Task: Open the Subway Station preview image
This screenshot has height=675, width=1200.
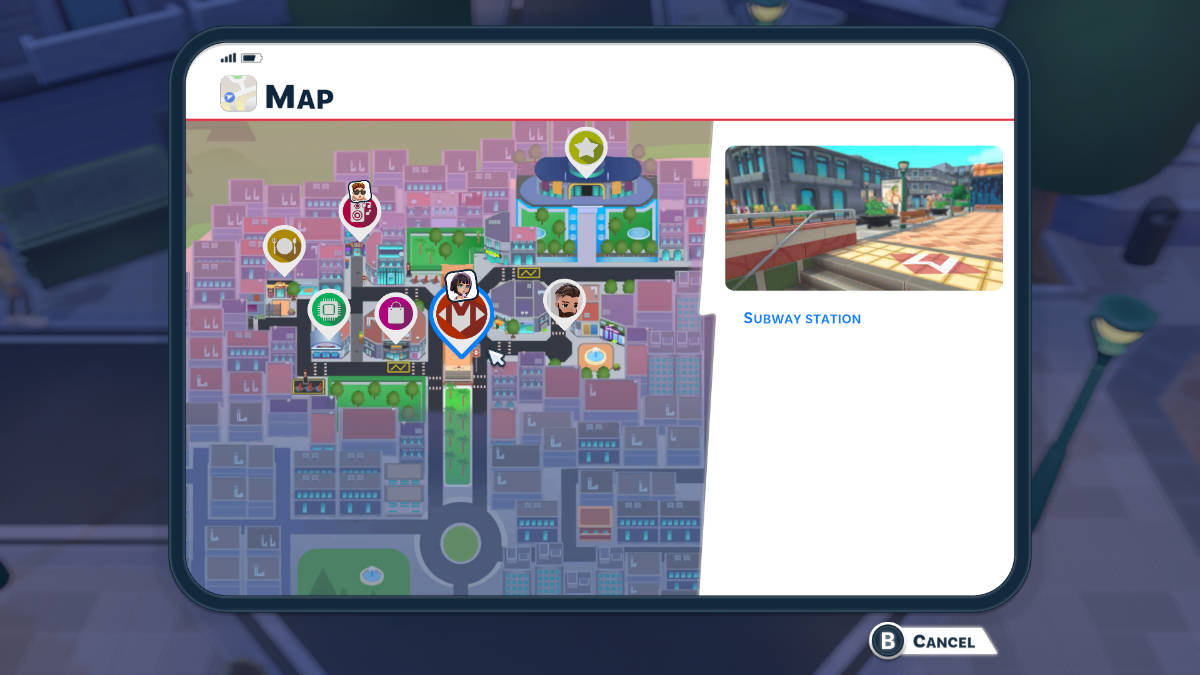Action: pyautogui.click(x=863, y=218)
